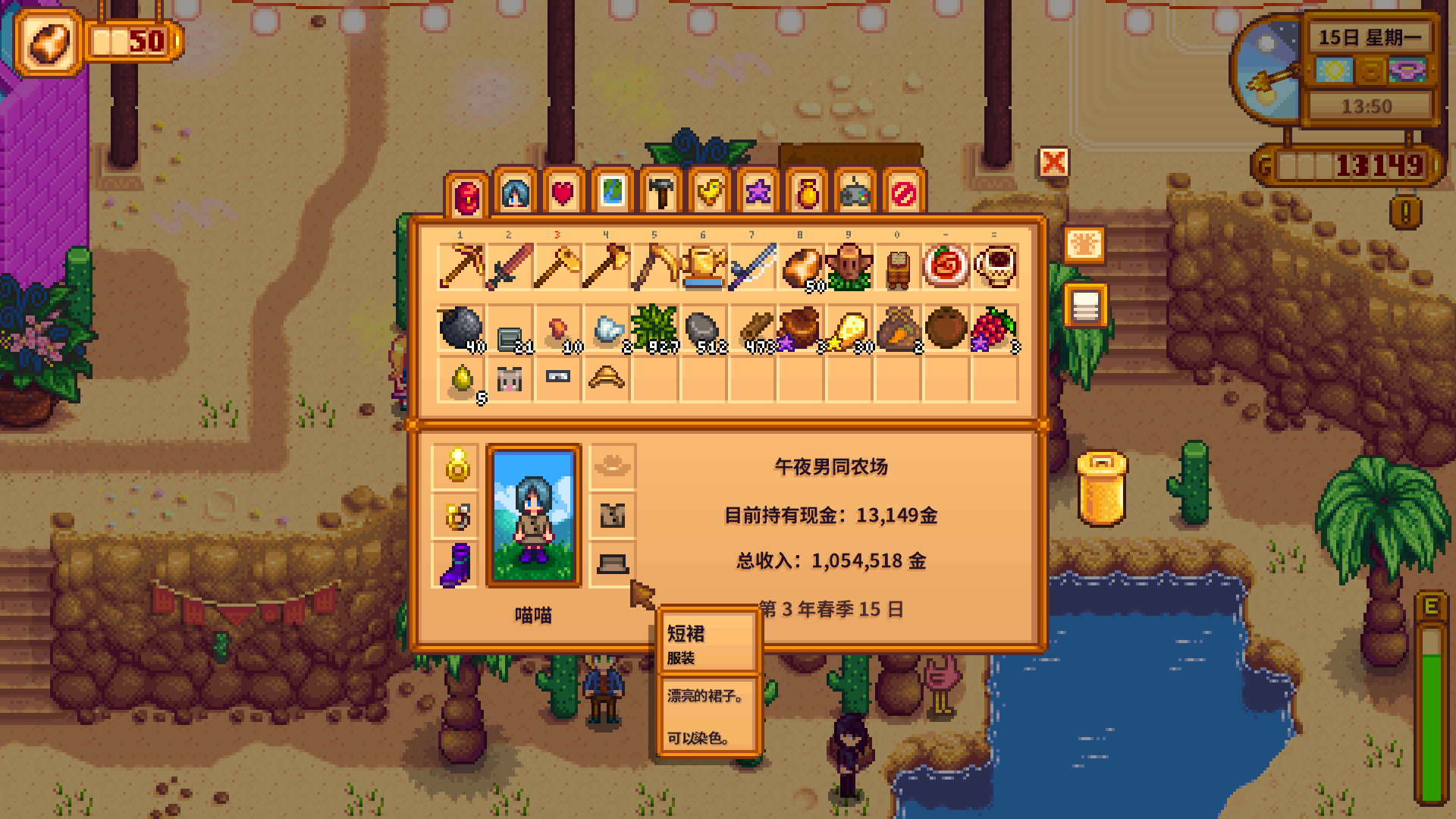Screen dimensions: 1456x819
Task: Click the organize inventory button
Action: [x=1085, y=306]
